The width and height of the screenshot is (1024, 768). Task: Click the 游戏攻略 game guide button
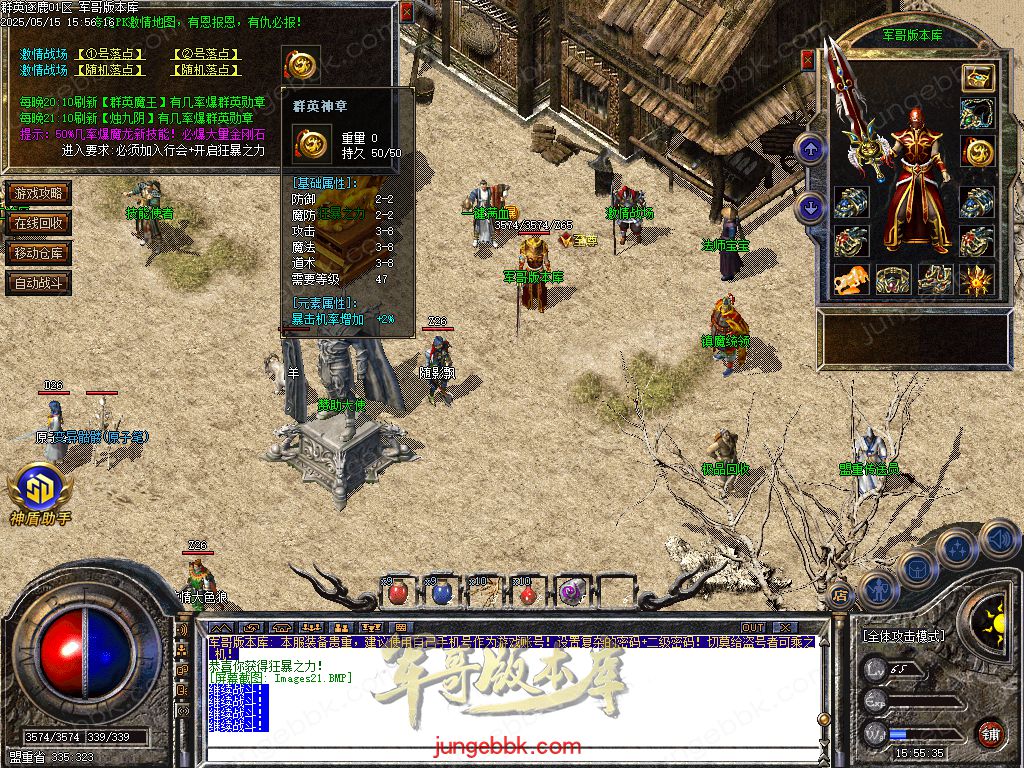click(x=39, y=193)
